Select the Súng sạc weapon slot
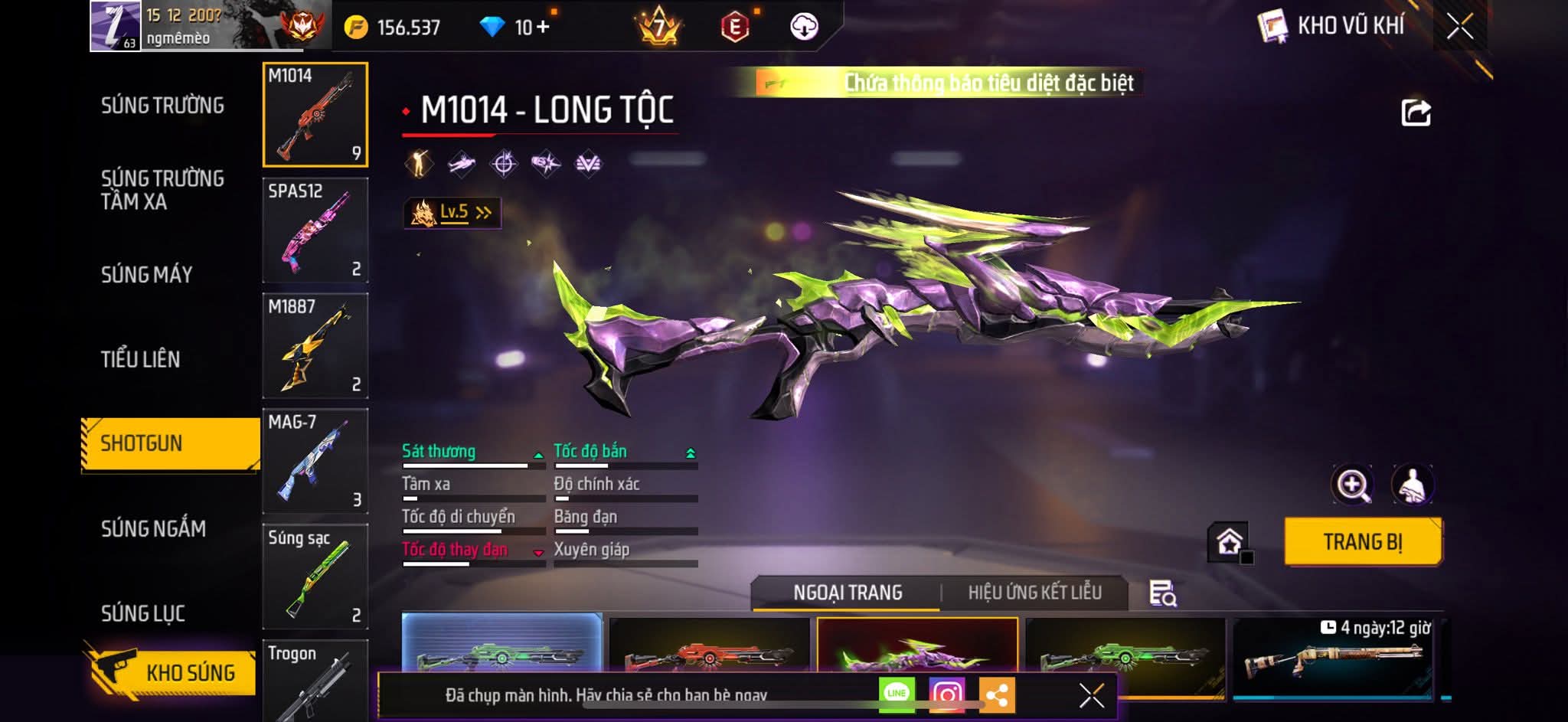Image resolution: width=1568 pixels, height=722 pixels. [x=315, y=577]
